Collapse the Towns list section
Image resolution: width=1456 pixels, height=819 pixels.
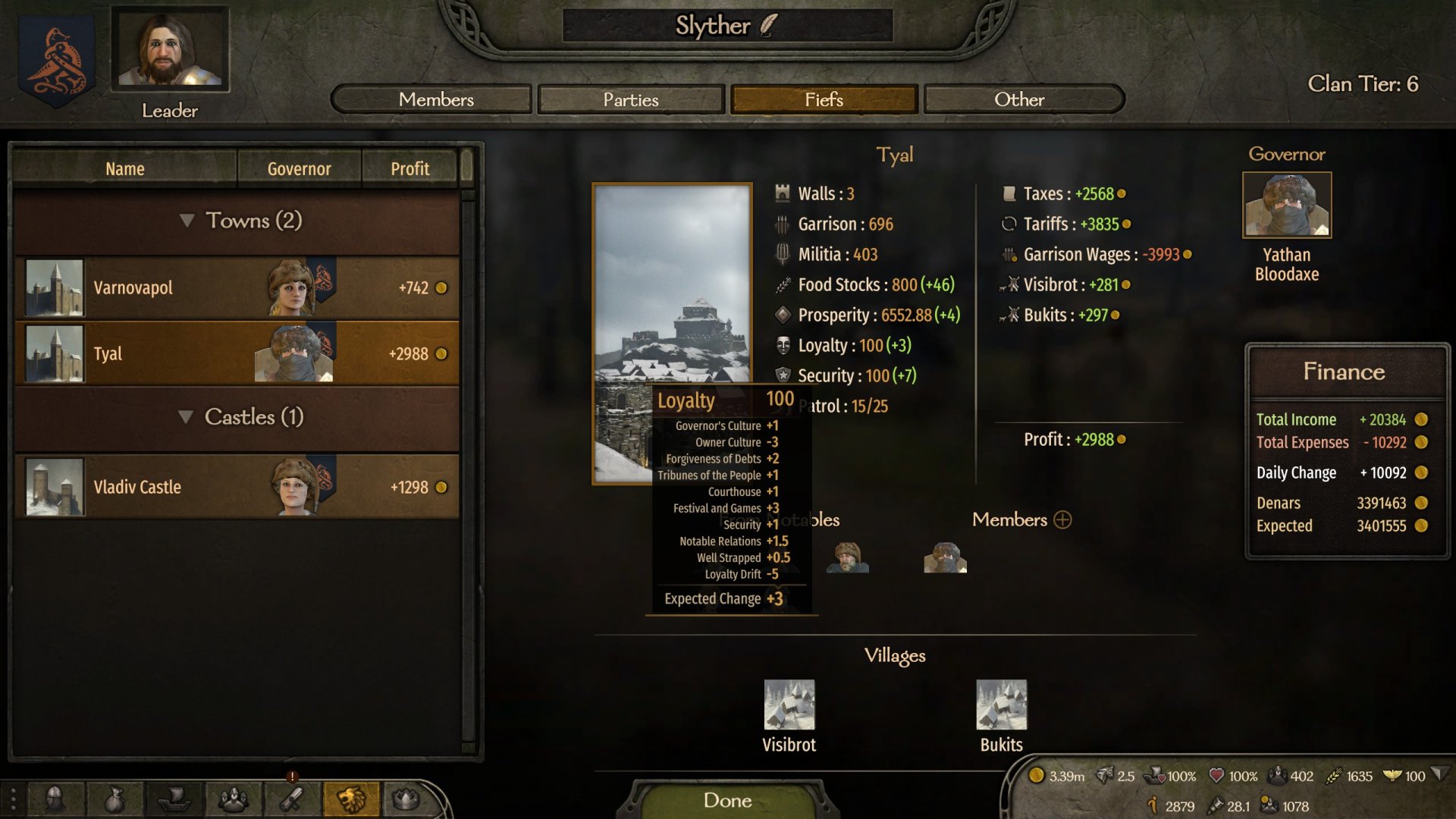tap(187, 221)
